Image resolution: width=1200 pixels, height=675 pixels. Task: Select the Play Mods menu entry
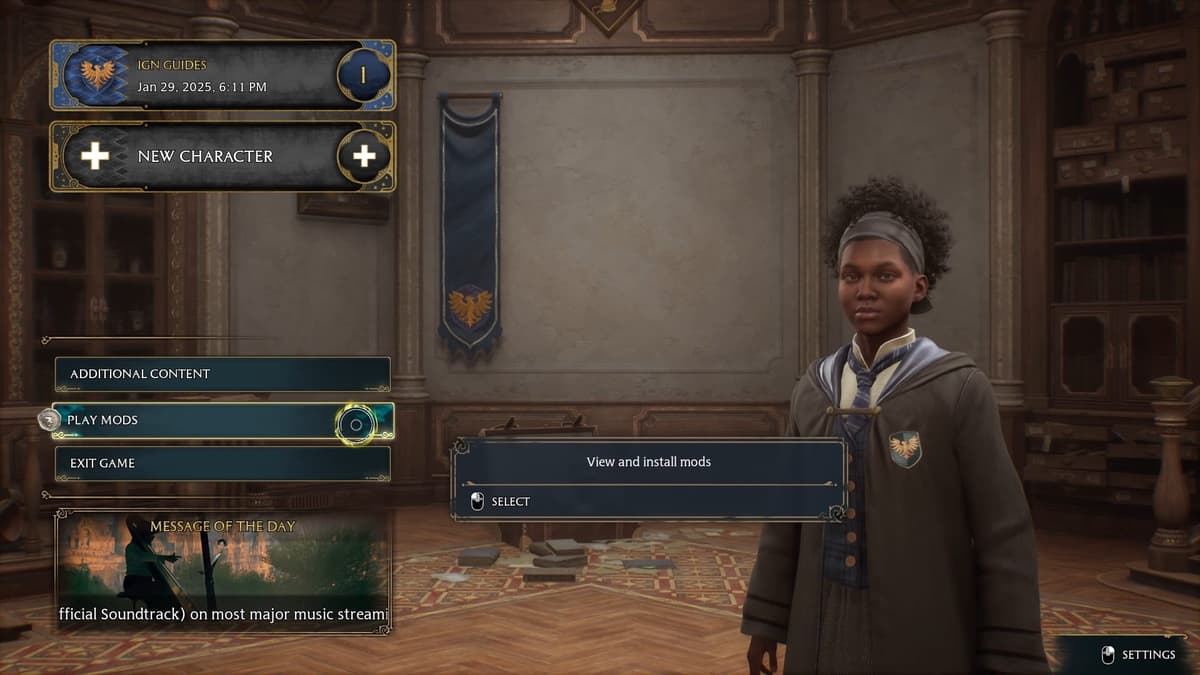click(222, 421)
